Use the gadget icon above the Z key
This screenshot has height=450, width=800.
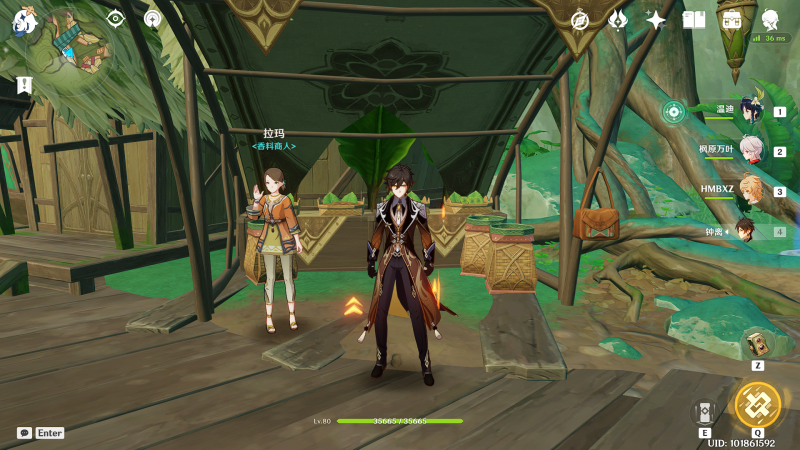point(757,343)
